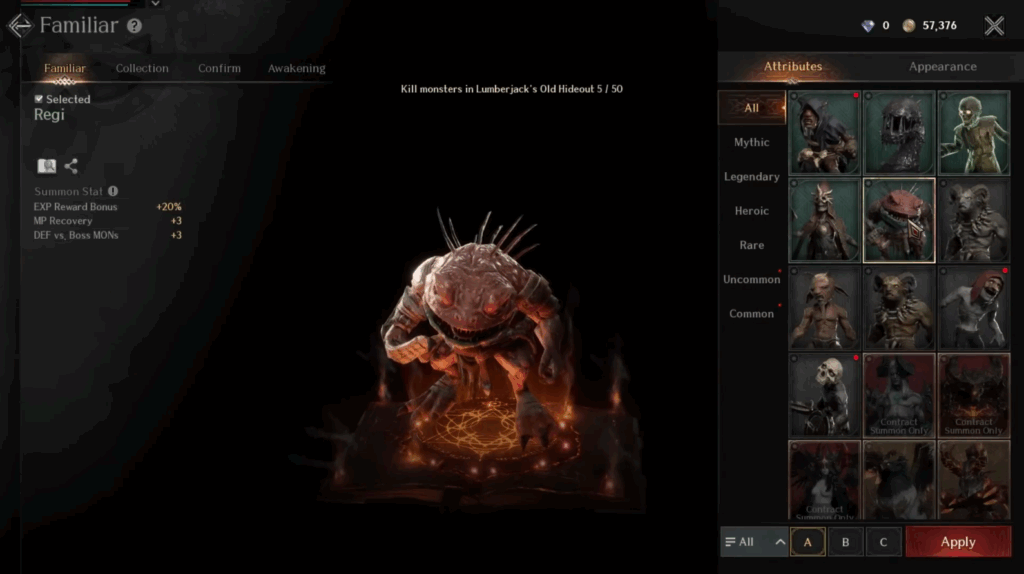This screenshot has height=574, width=1024.
Task: Filter list by Uncommon rarity
Action: pos(751,280)
